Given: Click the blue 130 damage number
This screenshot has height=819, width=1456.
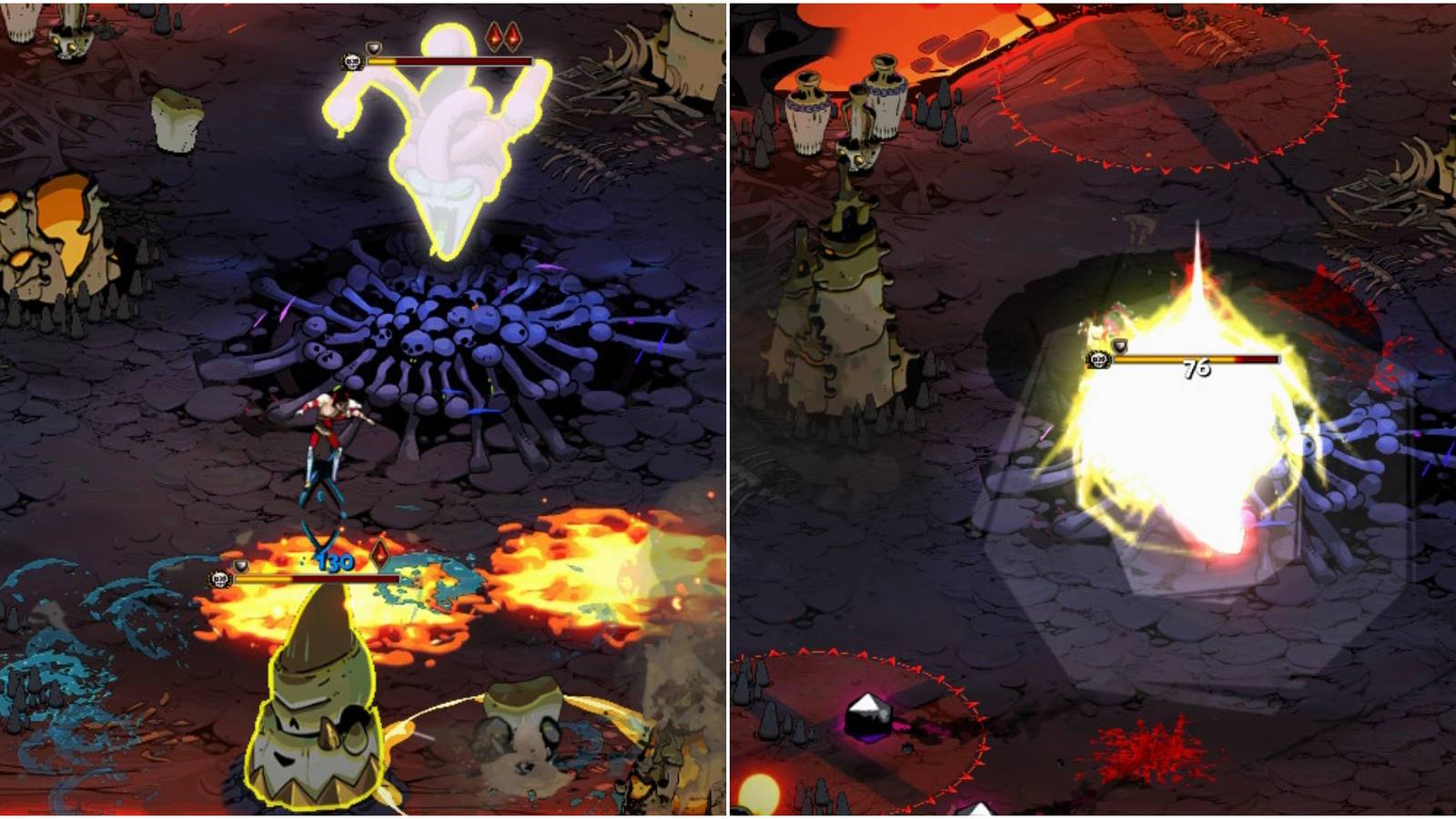Looking at the screenshot, I should tap(335, 561).
